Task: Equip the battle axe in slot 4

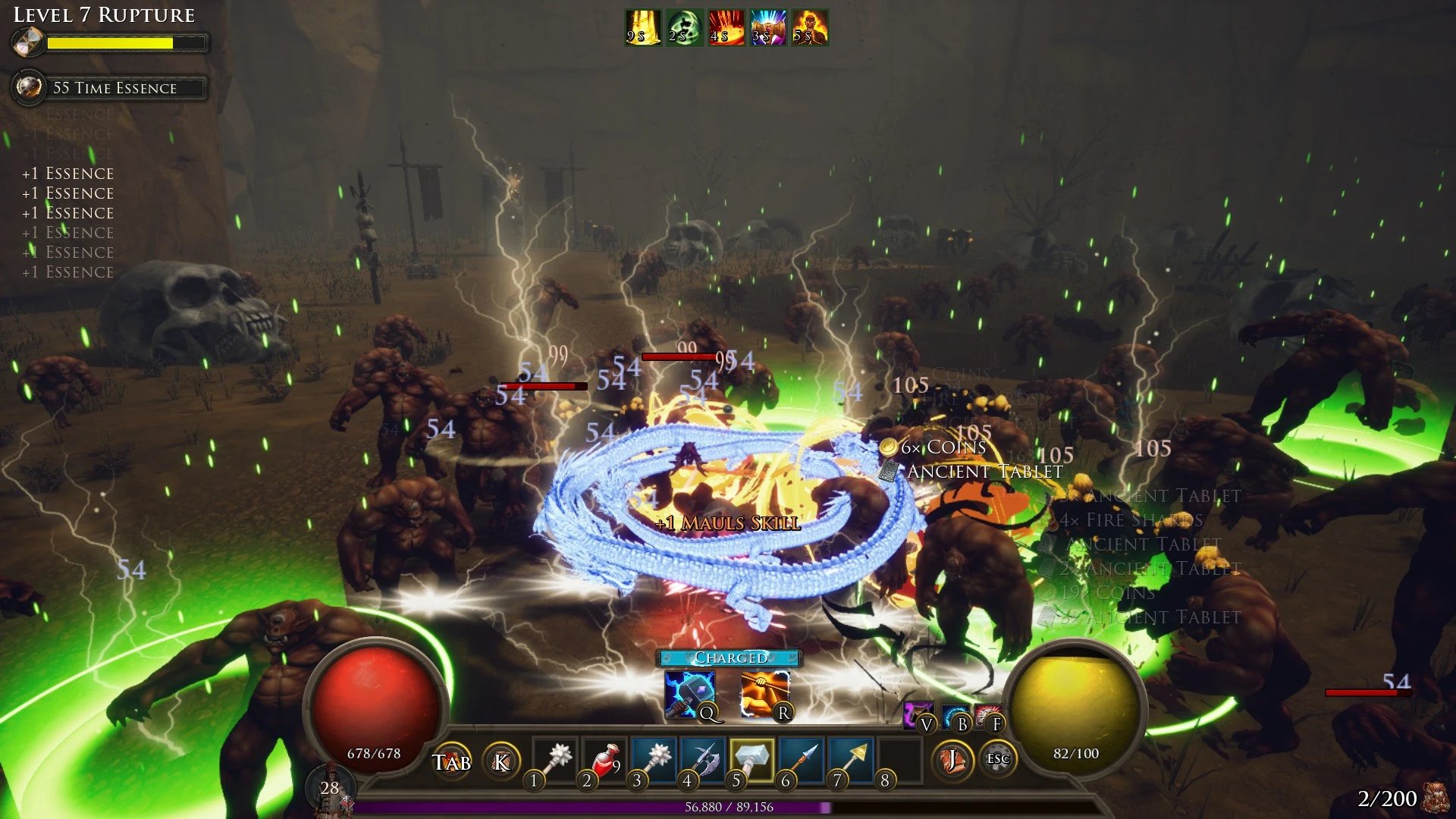Action: [704, 758]
